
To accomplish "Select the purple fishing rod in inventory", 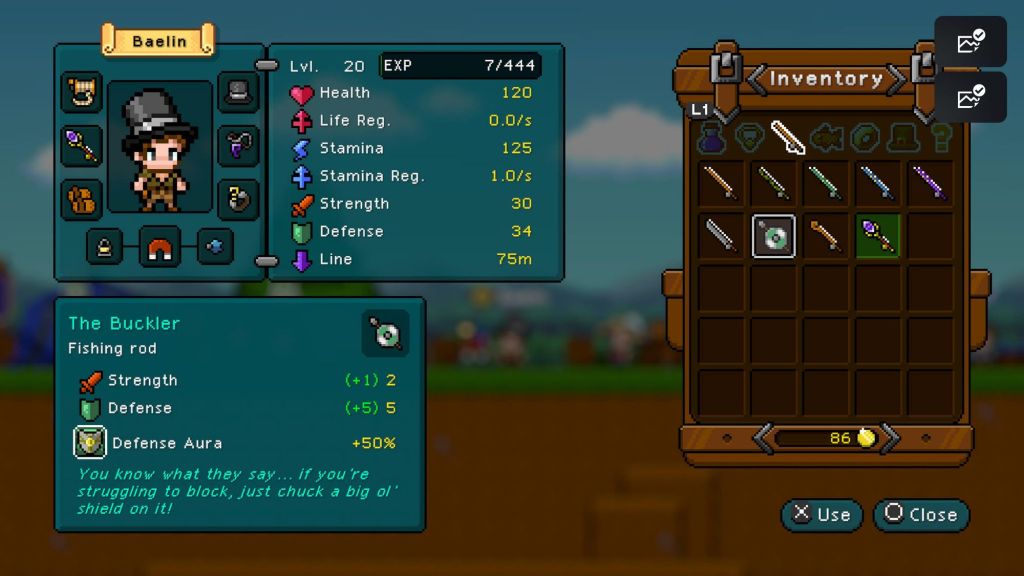I will 930,183.
